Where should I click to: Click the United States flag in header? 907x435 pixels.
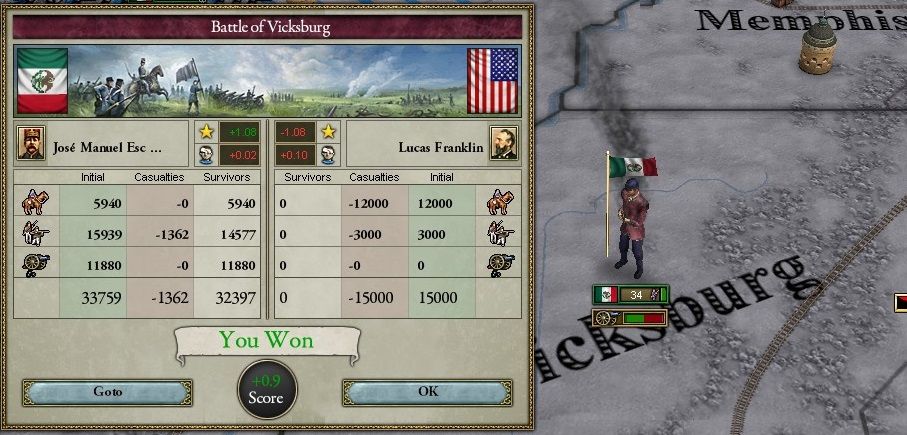[x=493, y=81]
